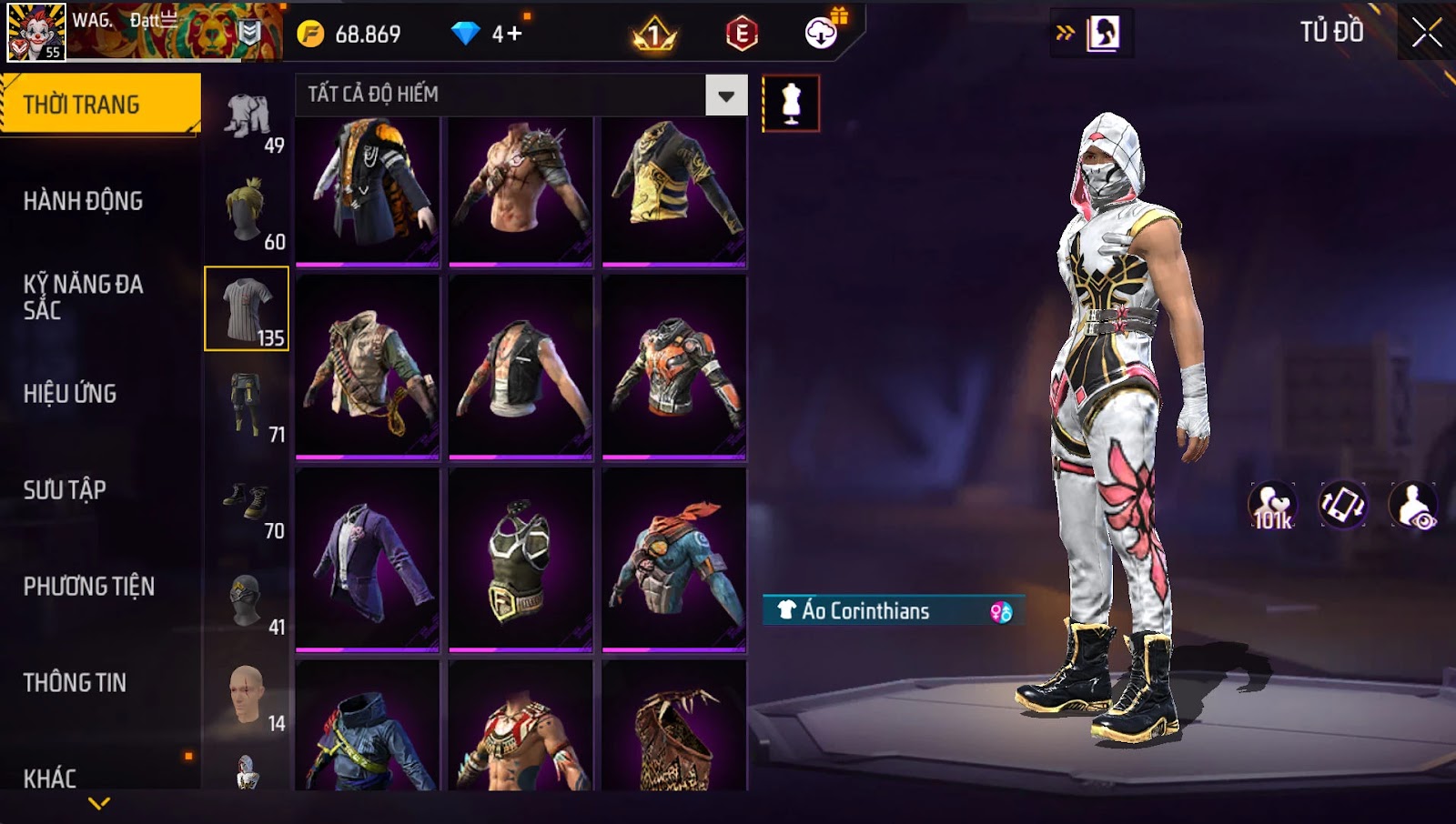Show the Phương Tiện category
The width and height of the screenshot is (1456, 824).
tap(88, 587)
